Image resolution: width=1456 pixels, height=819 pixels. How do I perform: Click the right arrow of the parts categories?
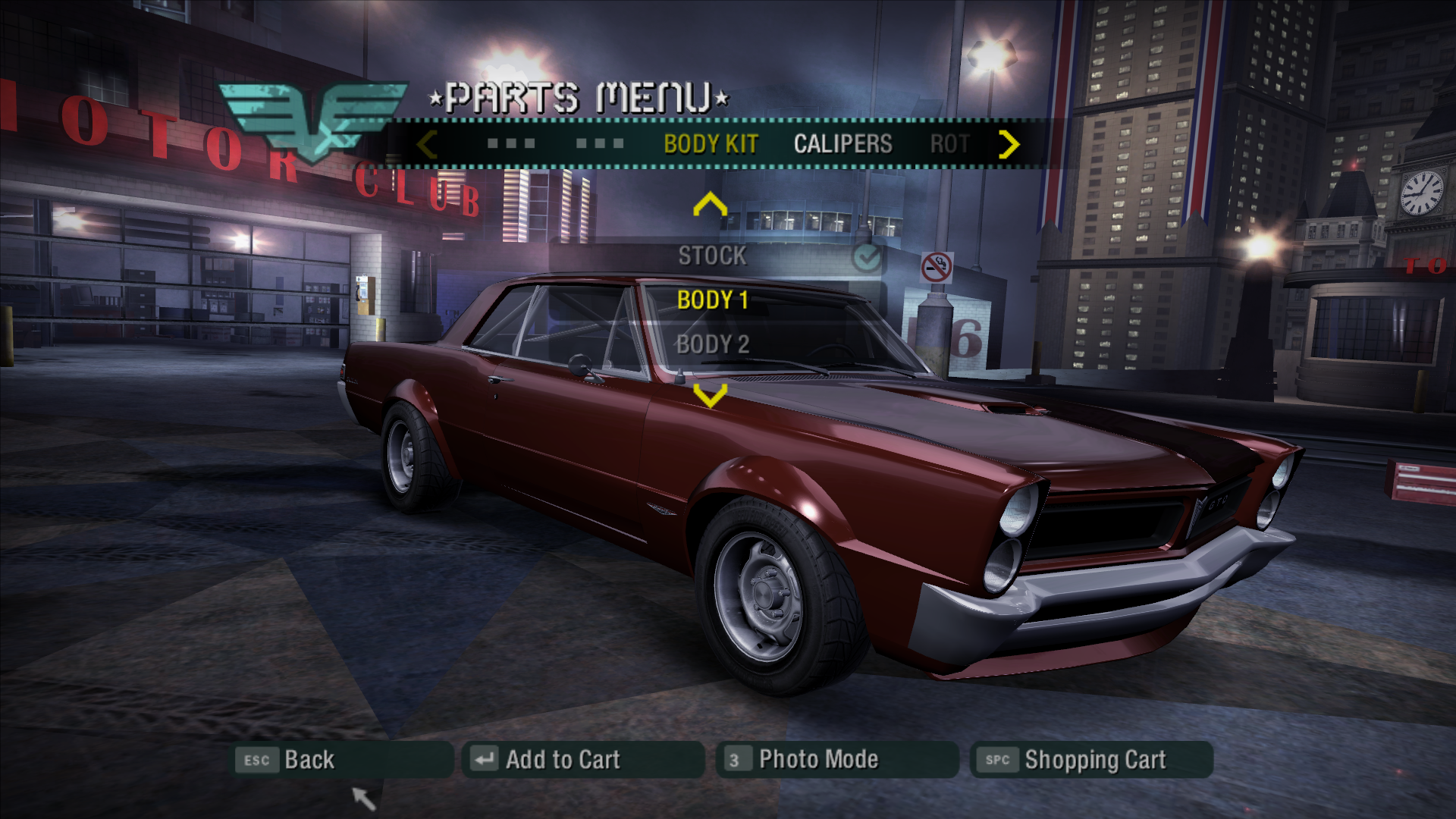click(x=1009, y=144)
